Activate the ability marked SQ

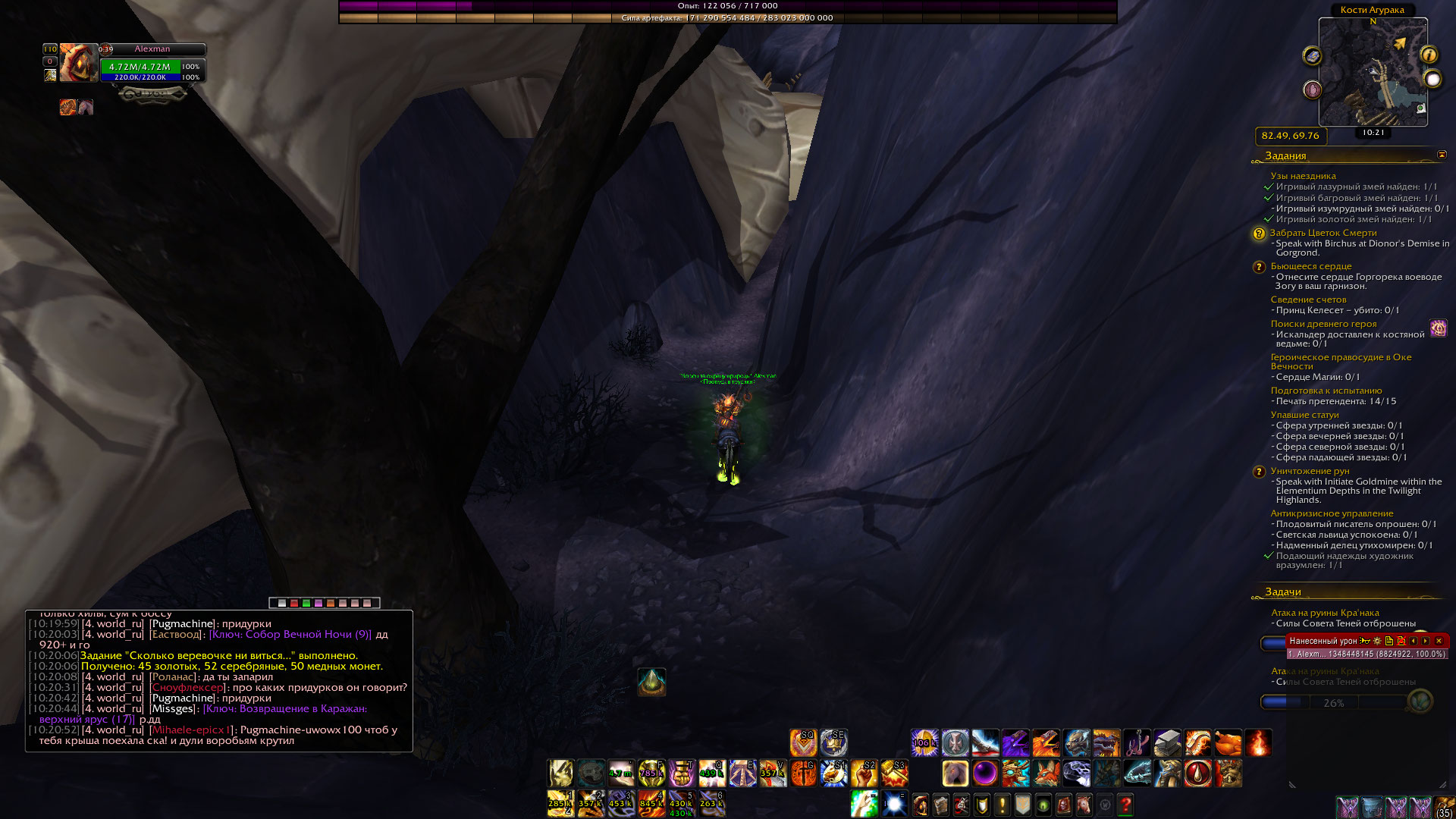point(803,742)
